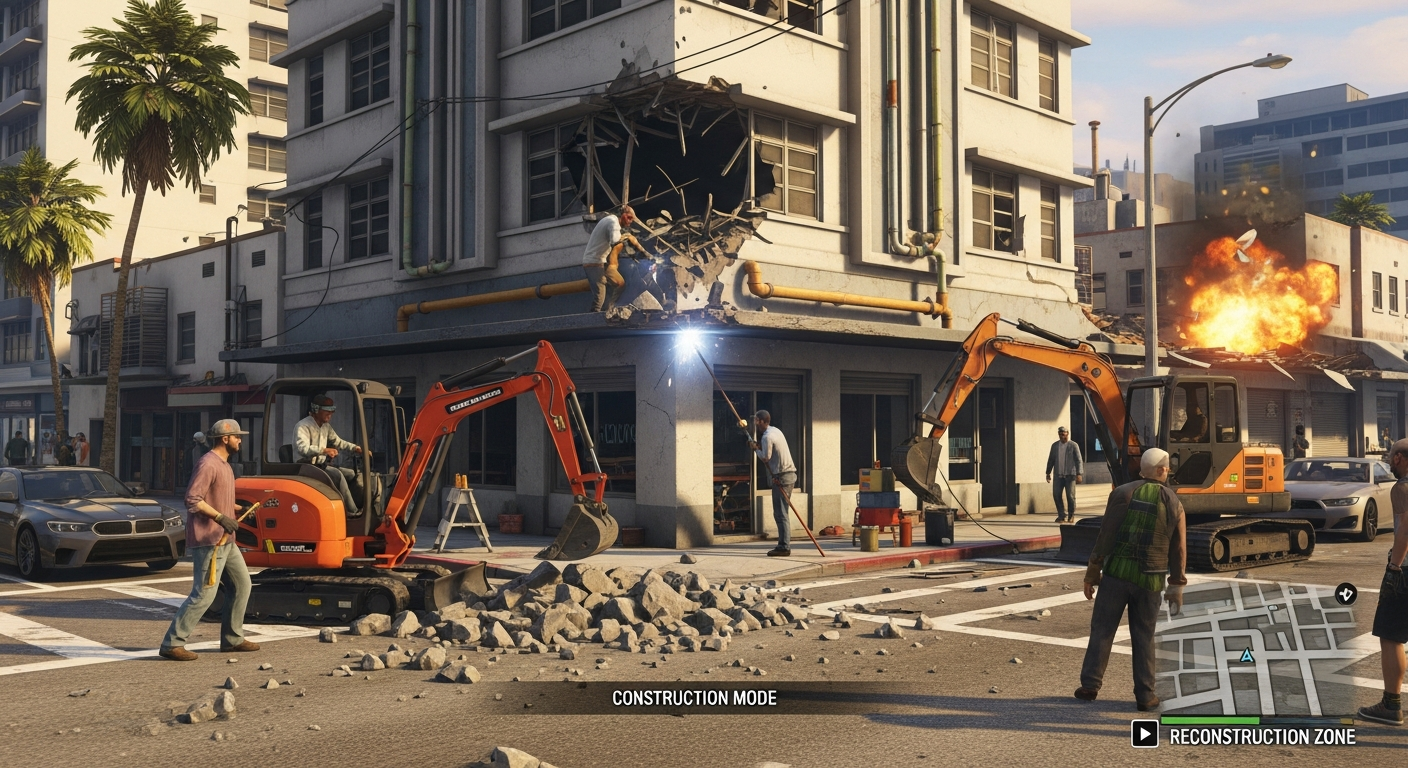Select the circular objective icon above the minimap
Viewport: 1408px width, 768px height.
coord(1346,595)
